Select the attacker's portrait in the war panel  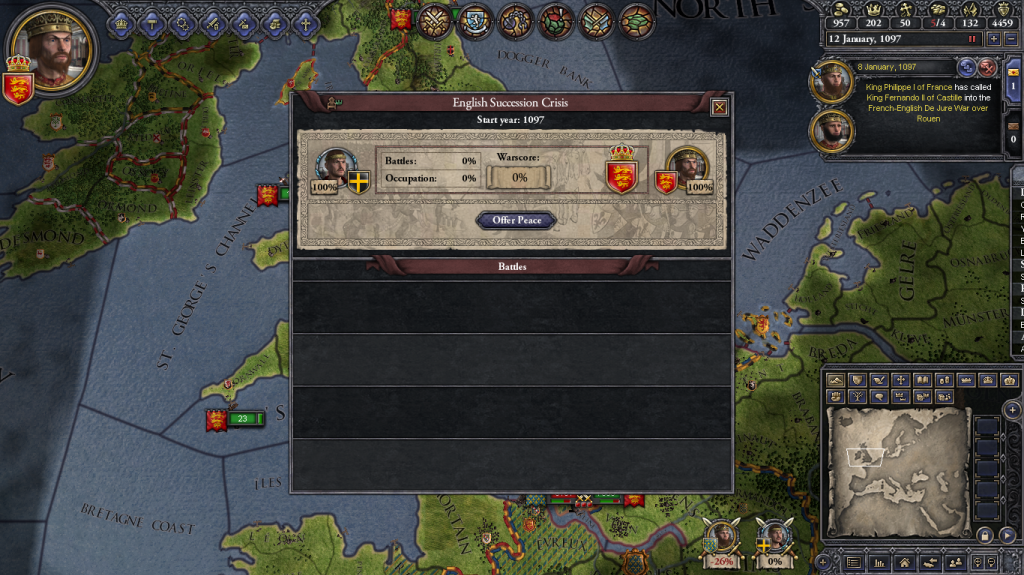[334, 165]
